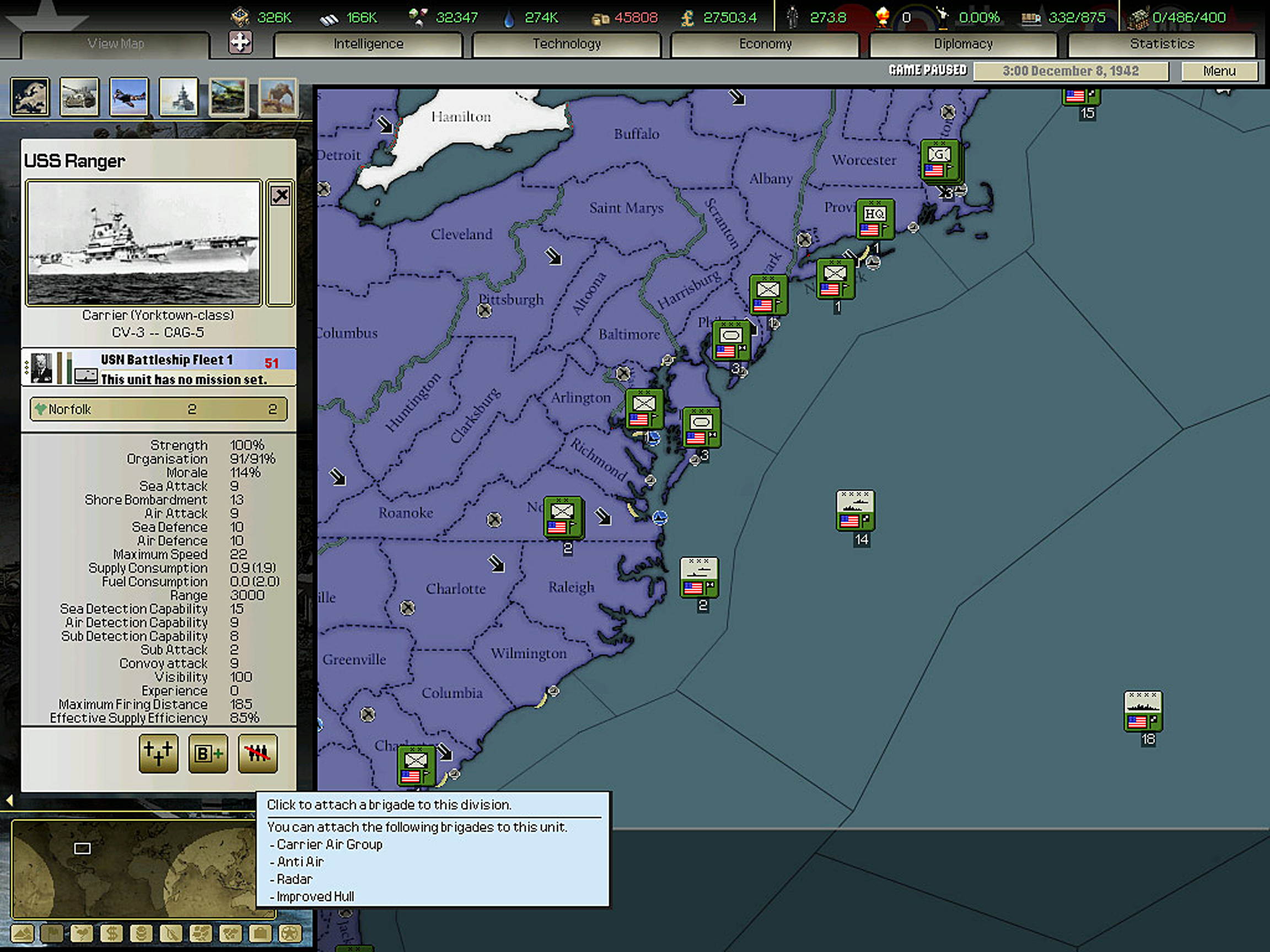This screenshot has width=1270, height=952.
Task: Toggle the artillery unit filter
Action: (80, 98)
